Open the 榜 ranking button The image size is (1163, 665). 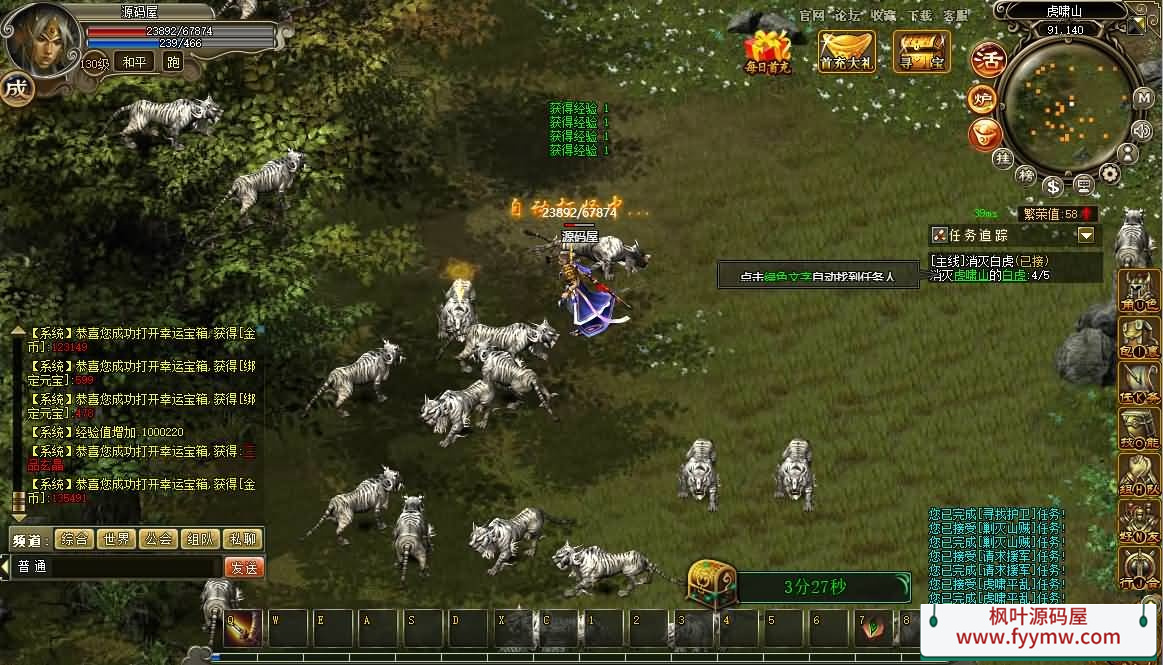click(1026, 175)
